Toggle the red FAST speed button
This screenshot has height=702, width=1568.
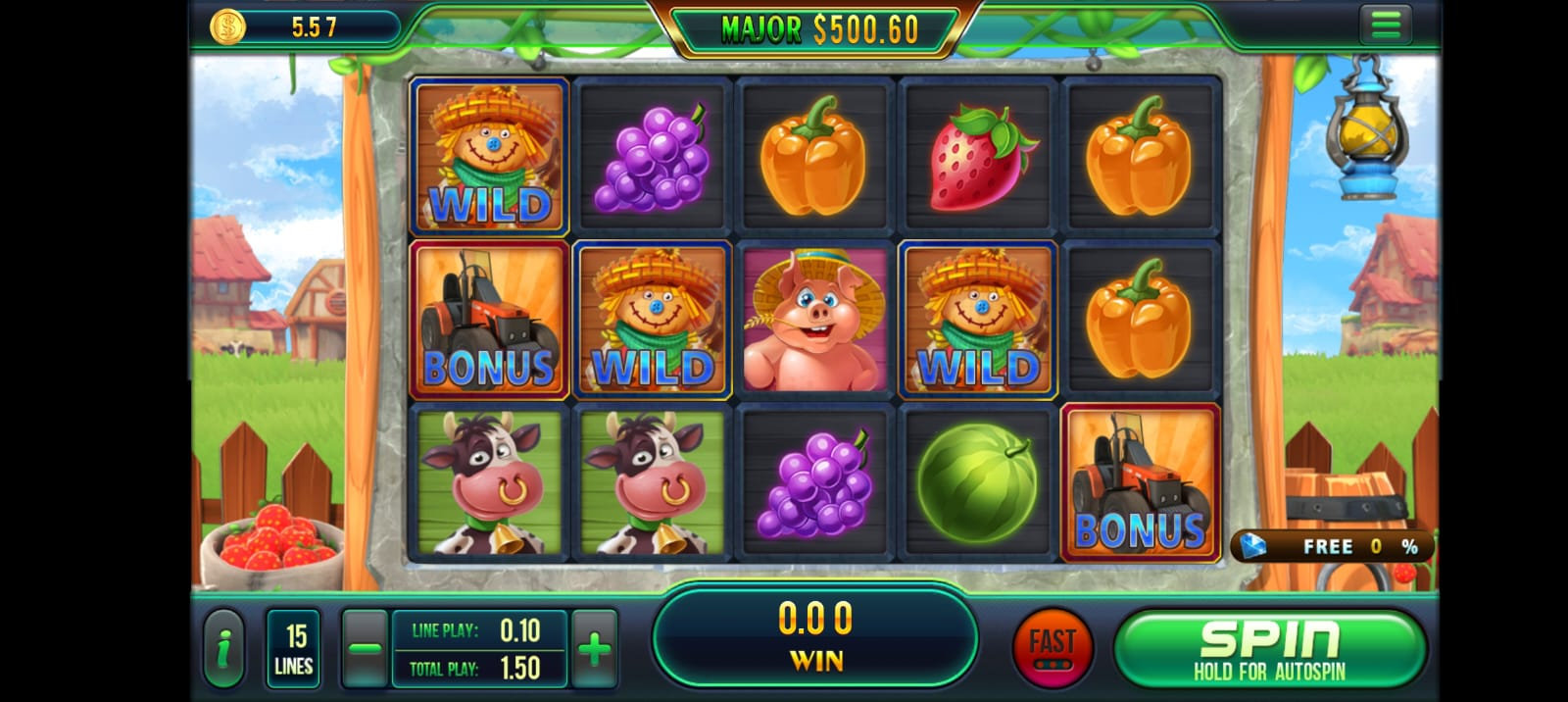1052,648
